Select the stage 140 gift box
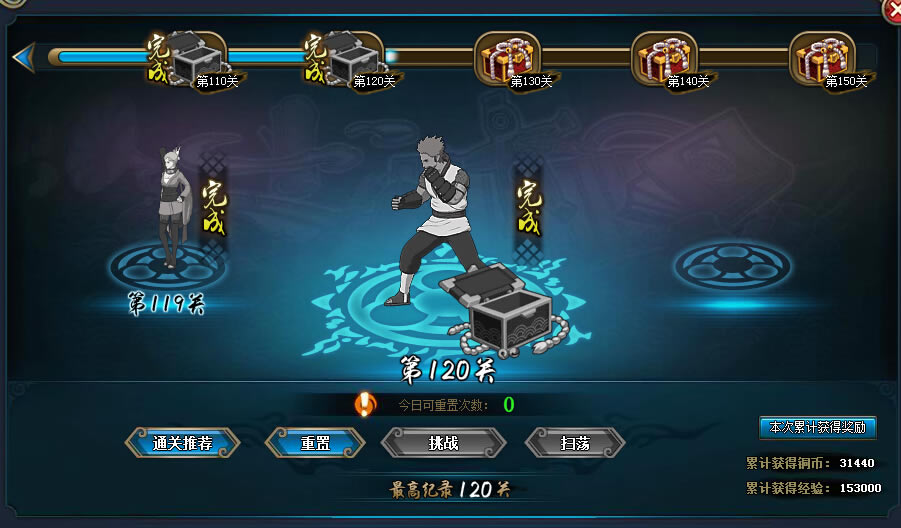The image size is (901, 528). (664, 58)
